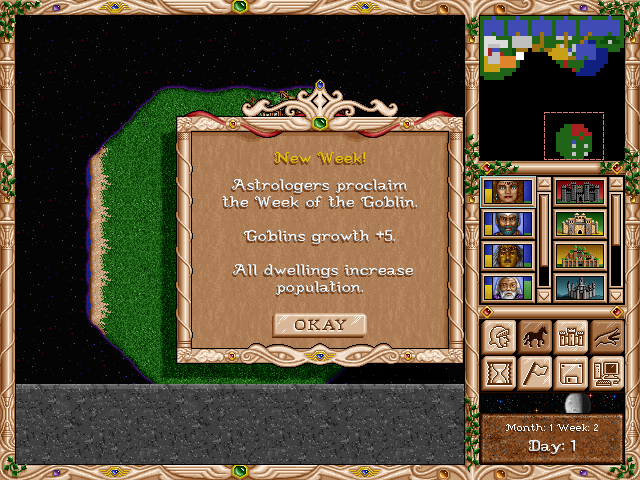Click the hero list scroll-down arrow
Screen dimensions: 640x480
[x=543, y=296]
